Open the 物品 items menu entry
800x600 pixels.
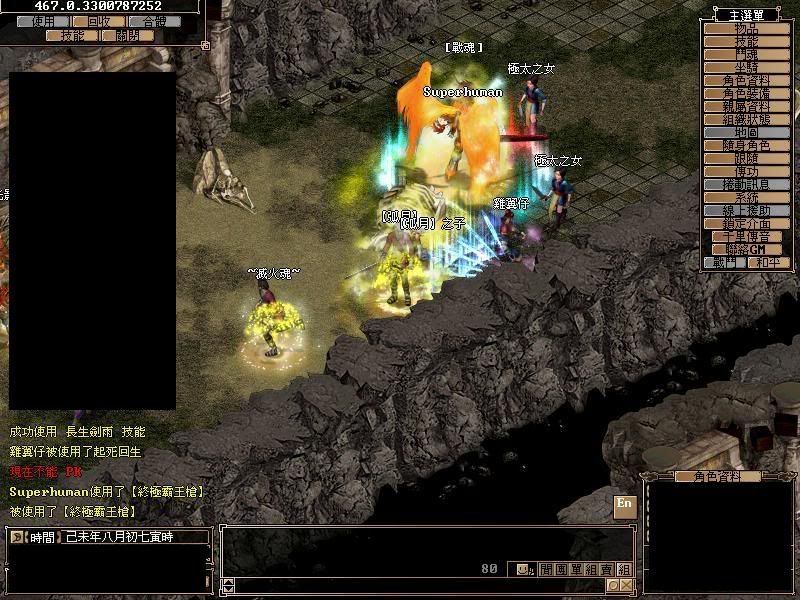tap(746, 28)
